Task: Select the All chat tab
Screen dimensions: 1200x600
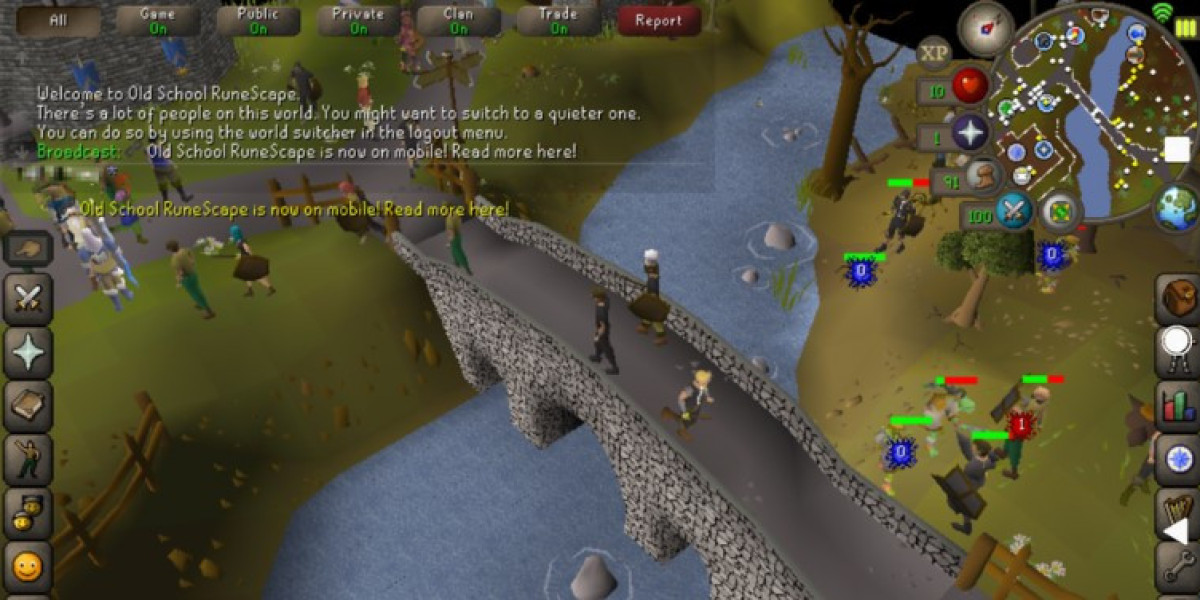Action: 58,20
